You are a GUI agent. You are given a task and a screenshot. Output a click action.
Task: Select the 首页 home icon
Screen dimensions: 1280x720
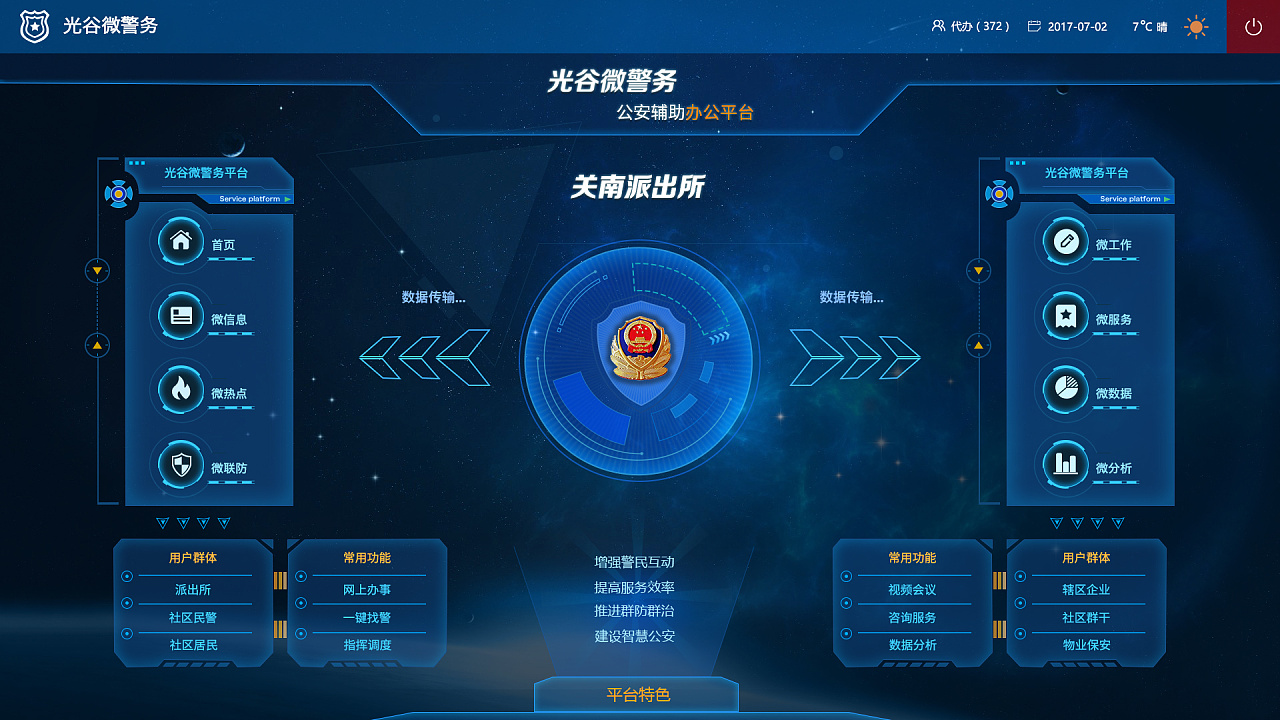point(180,242)
